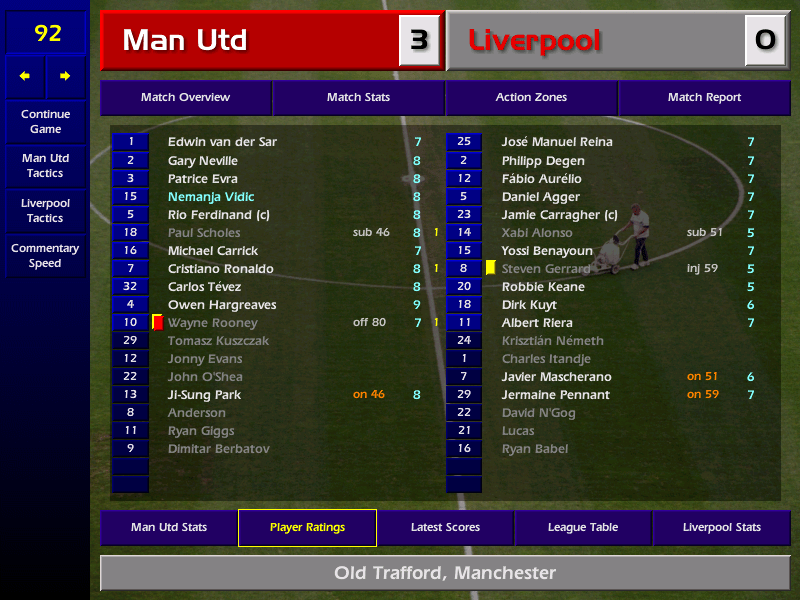Open Liverpool Tactics screen
This screenshot has height=600, width=800.
(45, 210)
